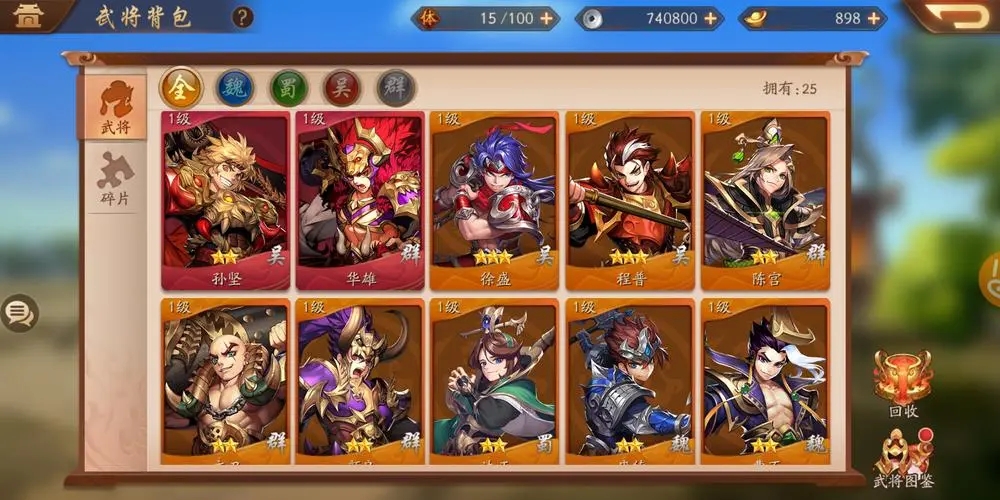Image resolution: width=1000 pixels, height=500 pixels.
Task: Open the chat speech bubble
Action: coord(19,314)
